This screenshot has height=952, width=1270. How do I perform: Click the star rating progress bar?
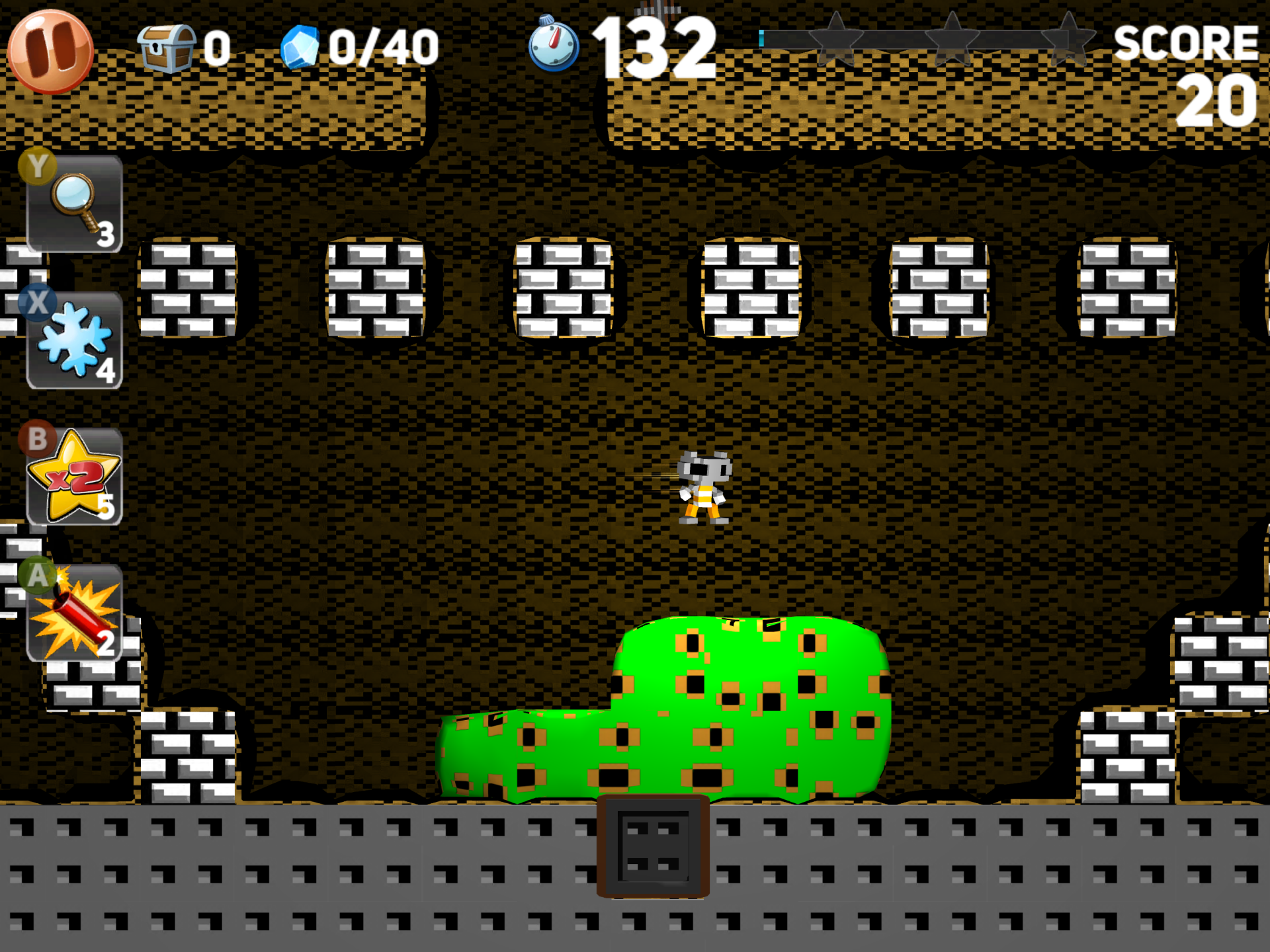click(926, 38)
